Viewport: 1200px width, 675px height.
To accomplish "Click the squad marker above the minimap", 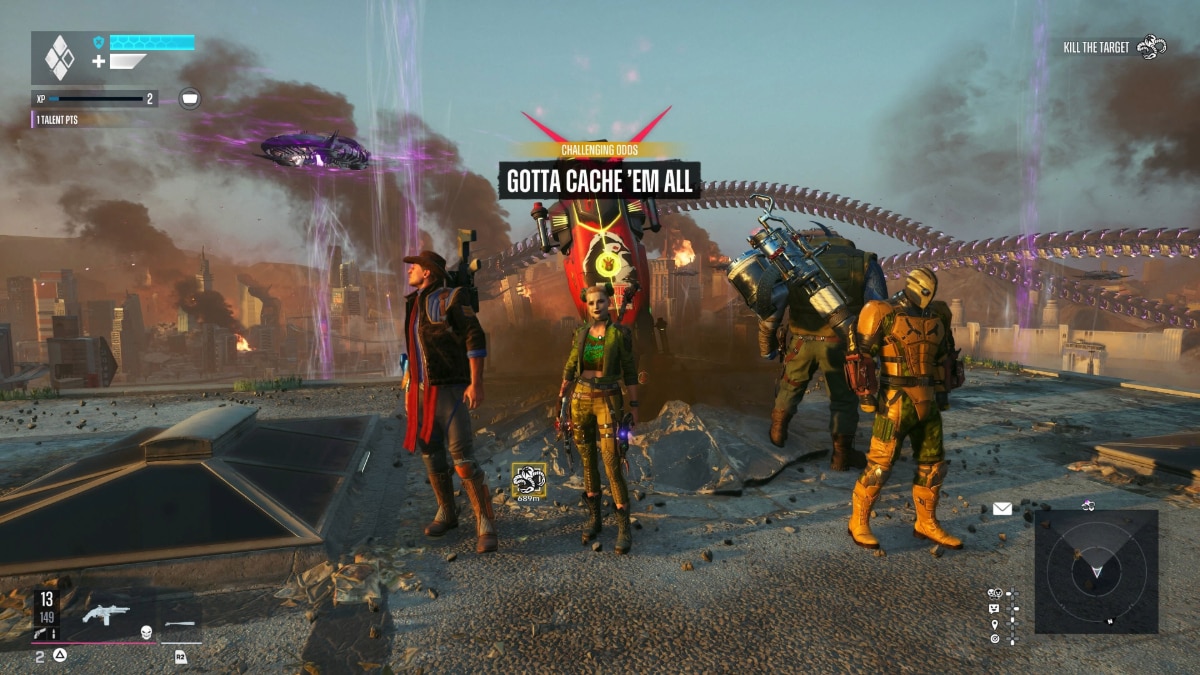I will 1088,505.
